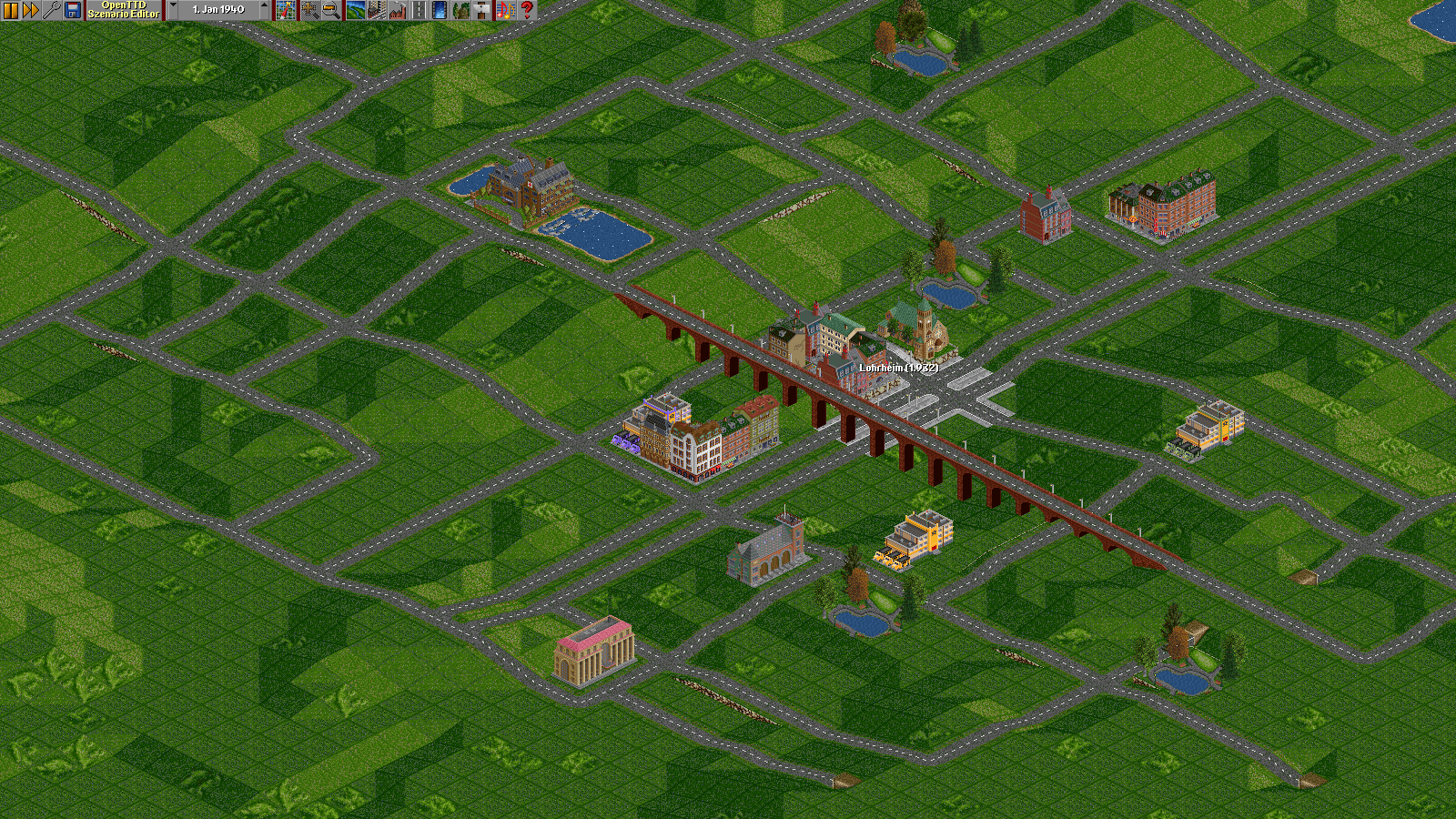This screenshot has height=819, width=1456.
Task: Open the floppy disk save menu
Action: (x=73, y=10)
